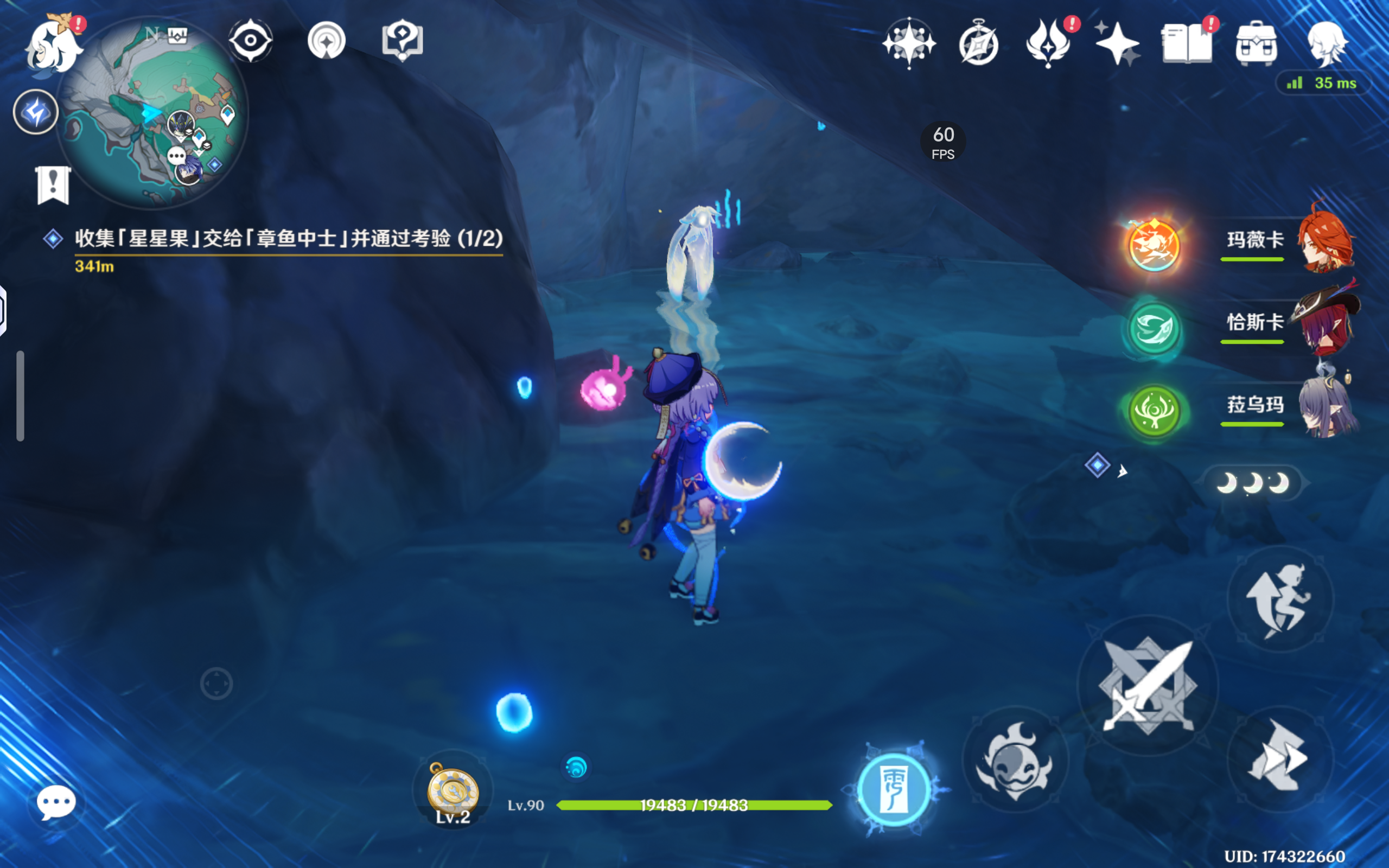Open the battle pass wings icon

pos(1048,43)
